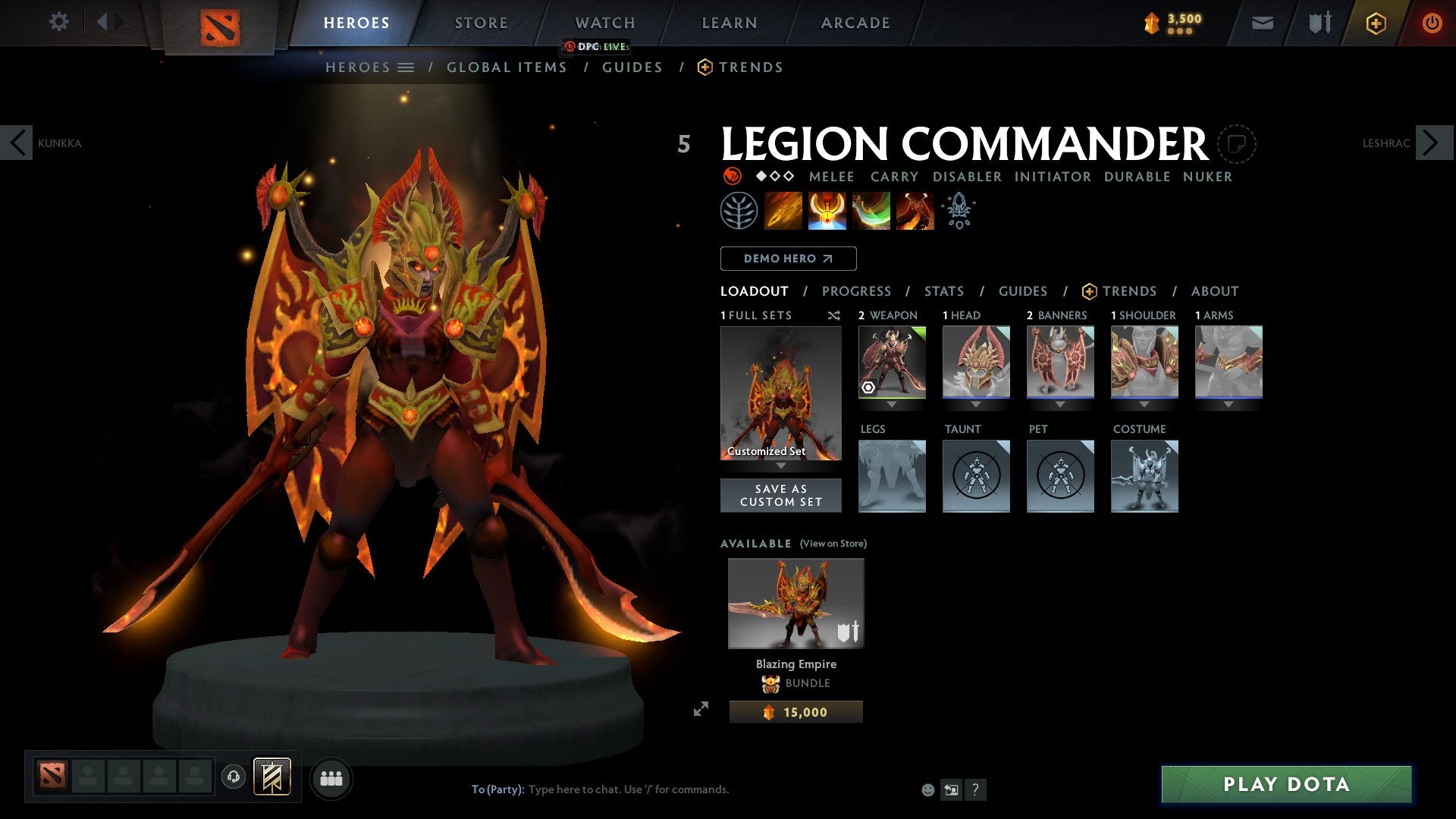This screenshot has width=1456, height=819.
Task: Select the Blazing Empire bundle thumbnail
Action: (794, 603)
